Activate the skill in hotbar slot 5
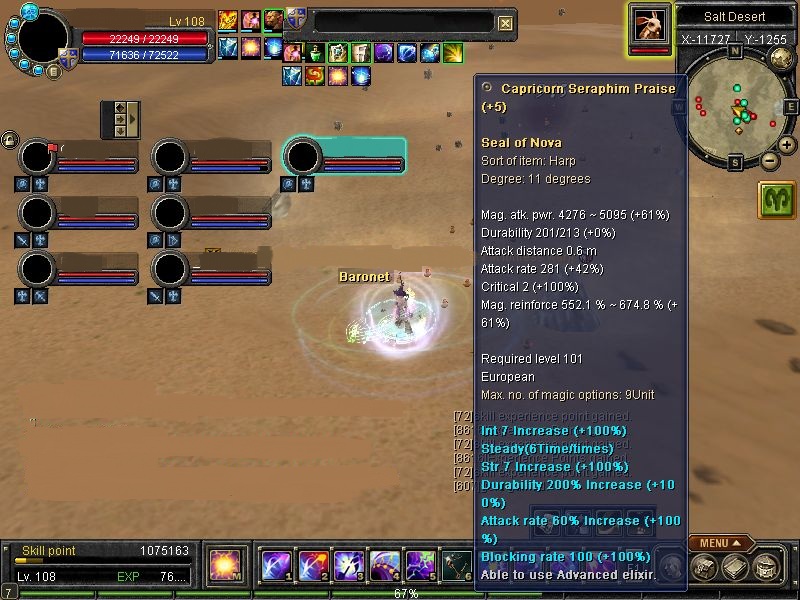 [x=420, y=566]
